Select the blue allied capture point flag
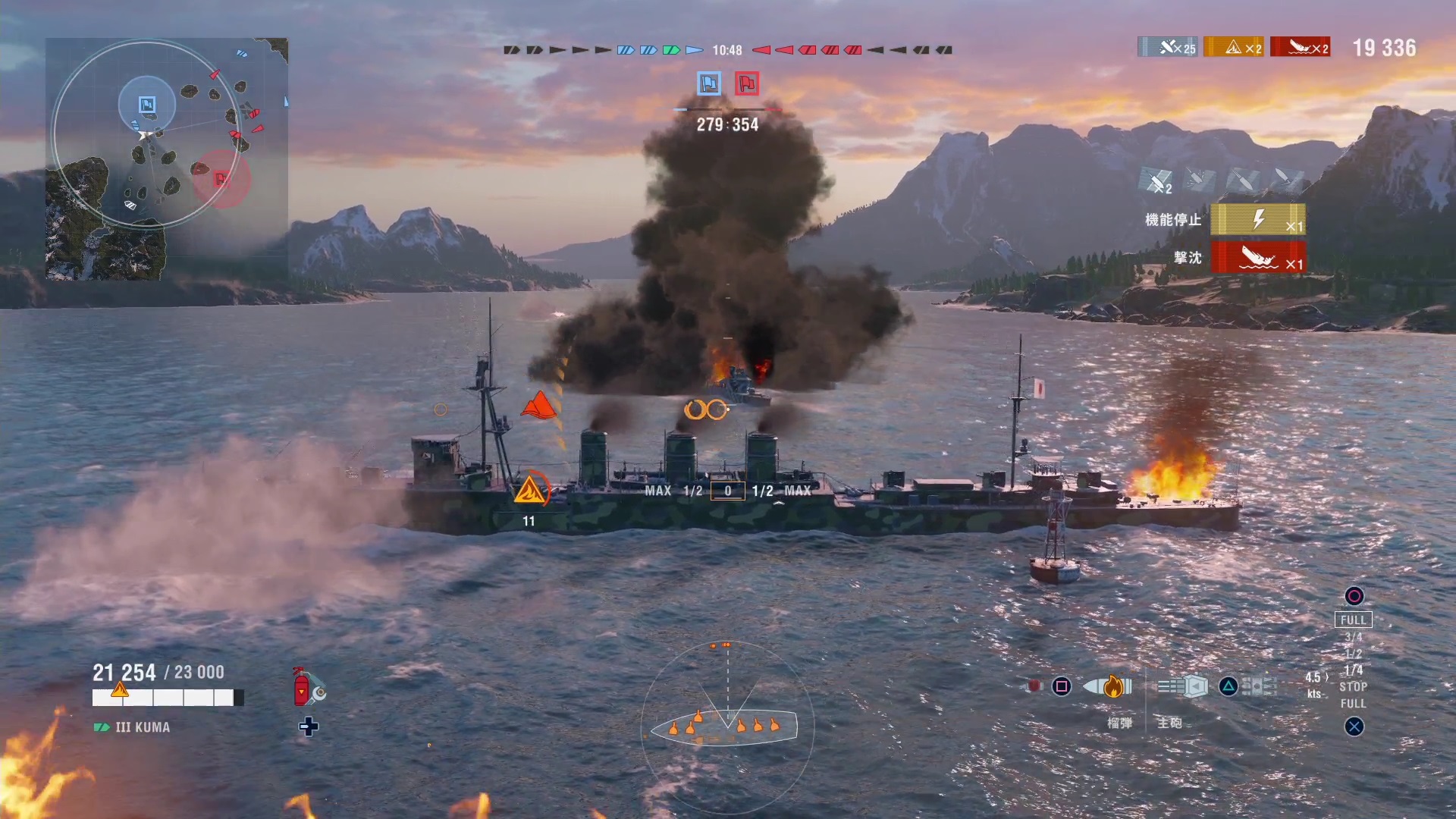Screen dimensions: 1456x819 [x=709, y=83]
